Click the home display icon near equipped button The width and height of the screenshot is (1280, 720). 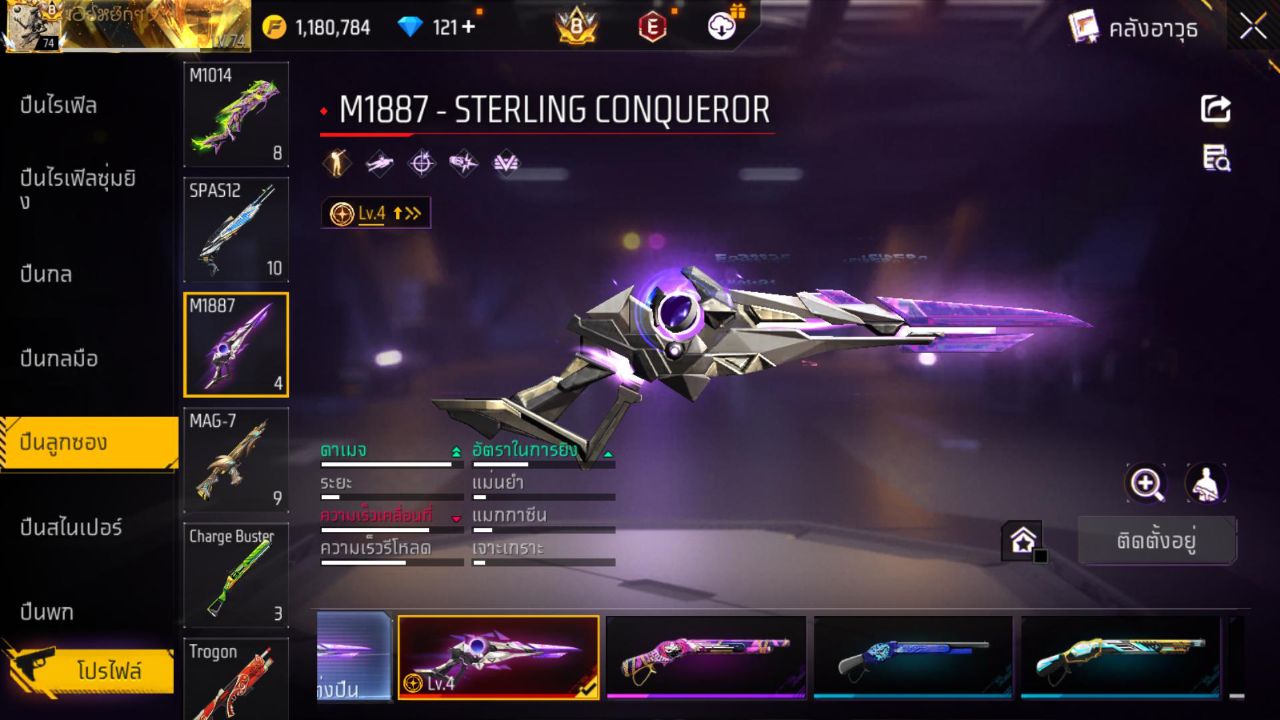click(x=1023, y=540)
